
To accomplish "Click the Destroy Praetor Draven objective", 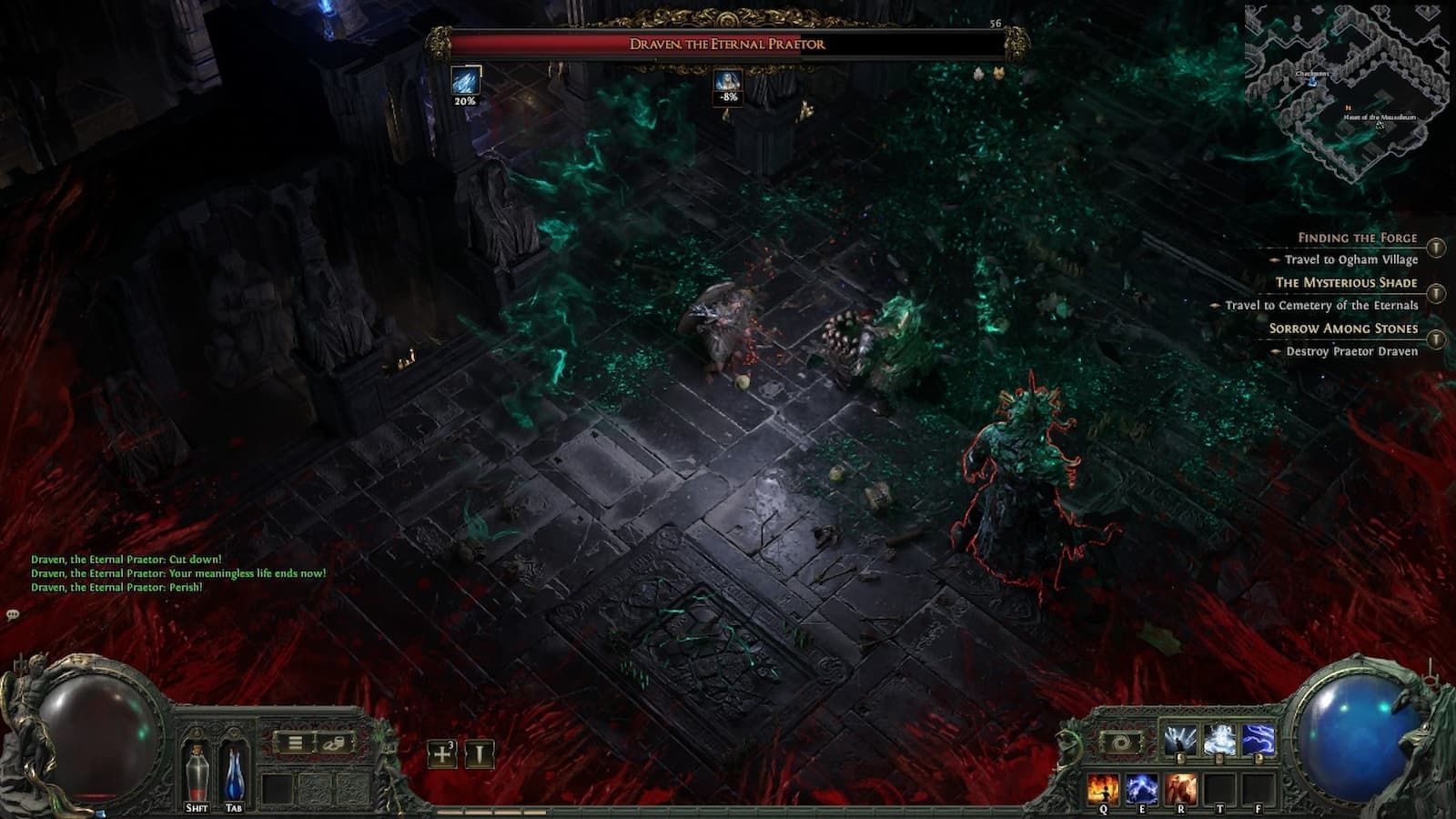I will click(1354, 351).
